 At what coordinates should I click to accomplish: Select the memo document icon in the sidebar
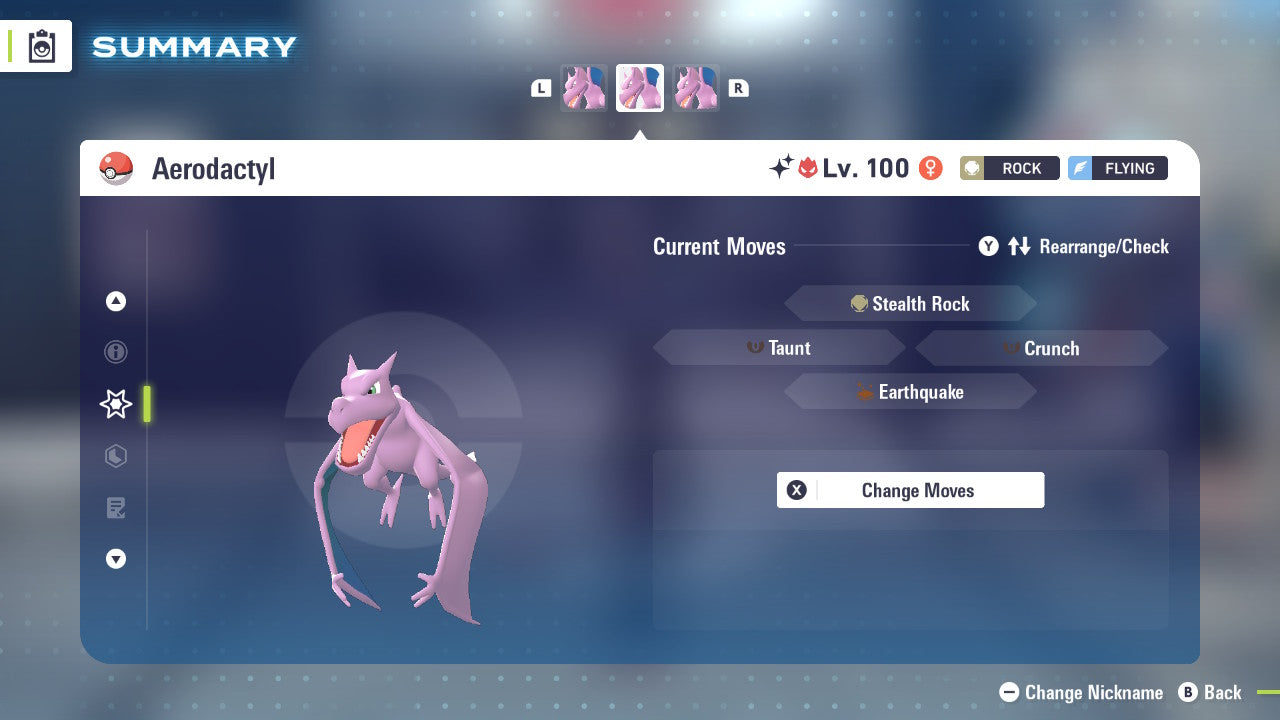click(x=116, y=508)
